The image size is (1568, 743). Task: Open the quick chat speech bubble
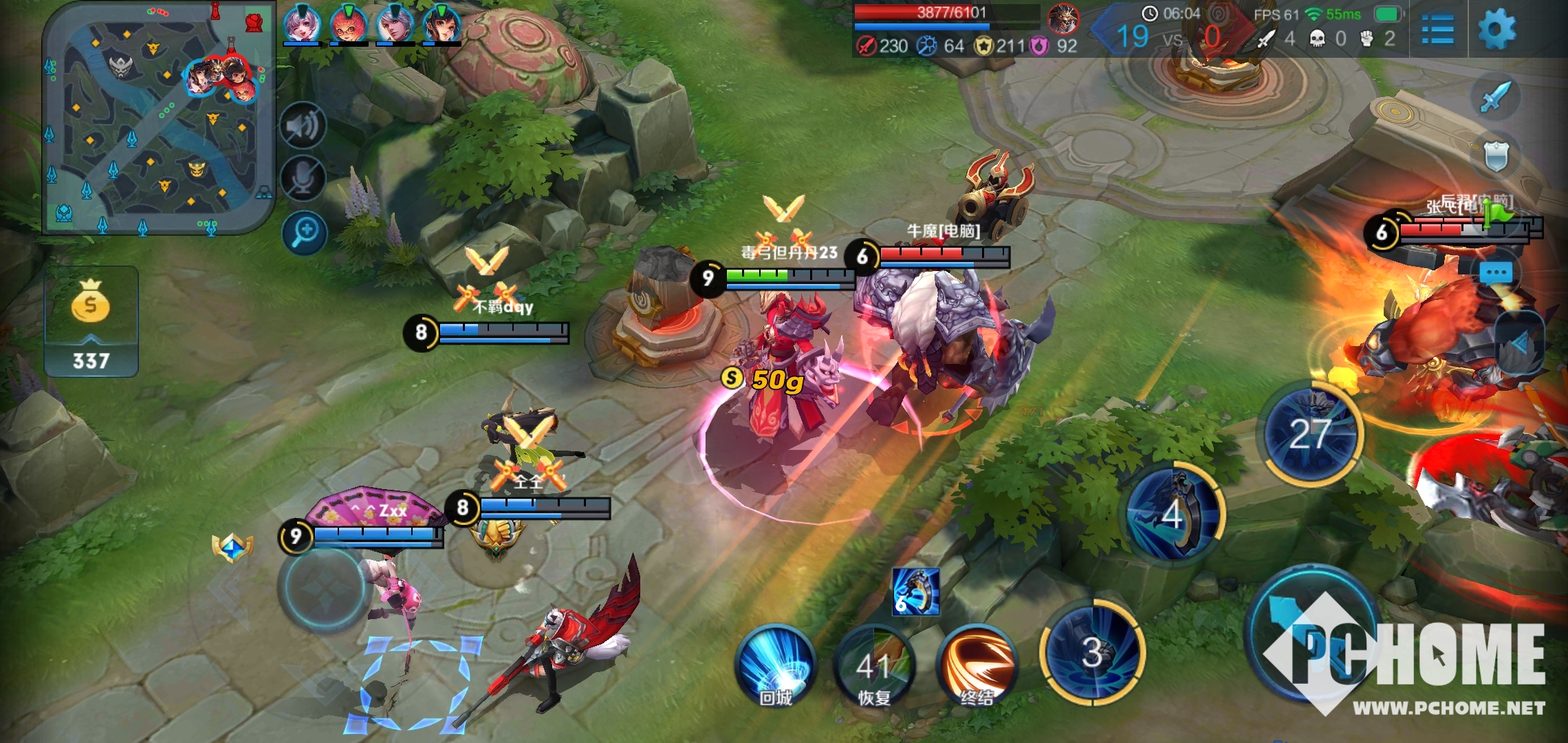tap(1495, 274)
